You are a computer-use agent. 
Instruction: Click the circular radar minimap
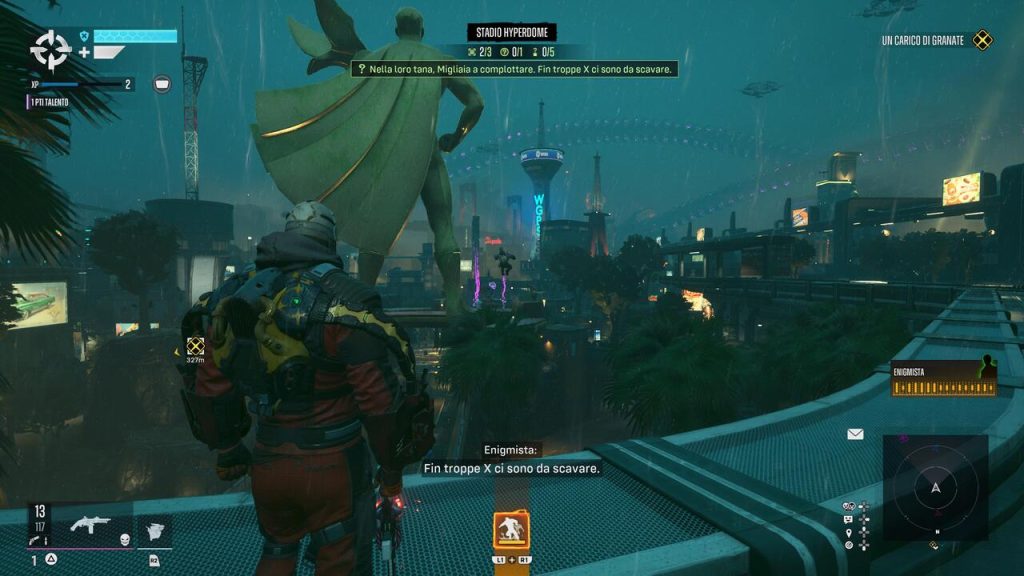point(935,488)
